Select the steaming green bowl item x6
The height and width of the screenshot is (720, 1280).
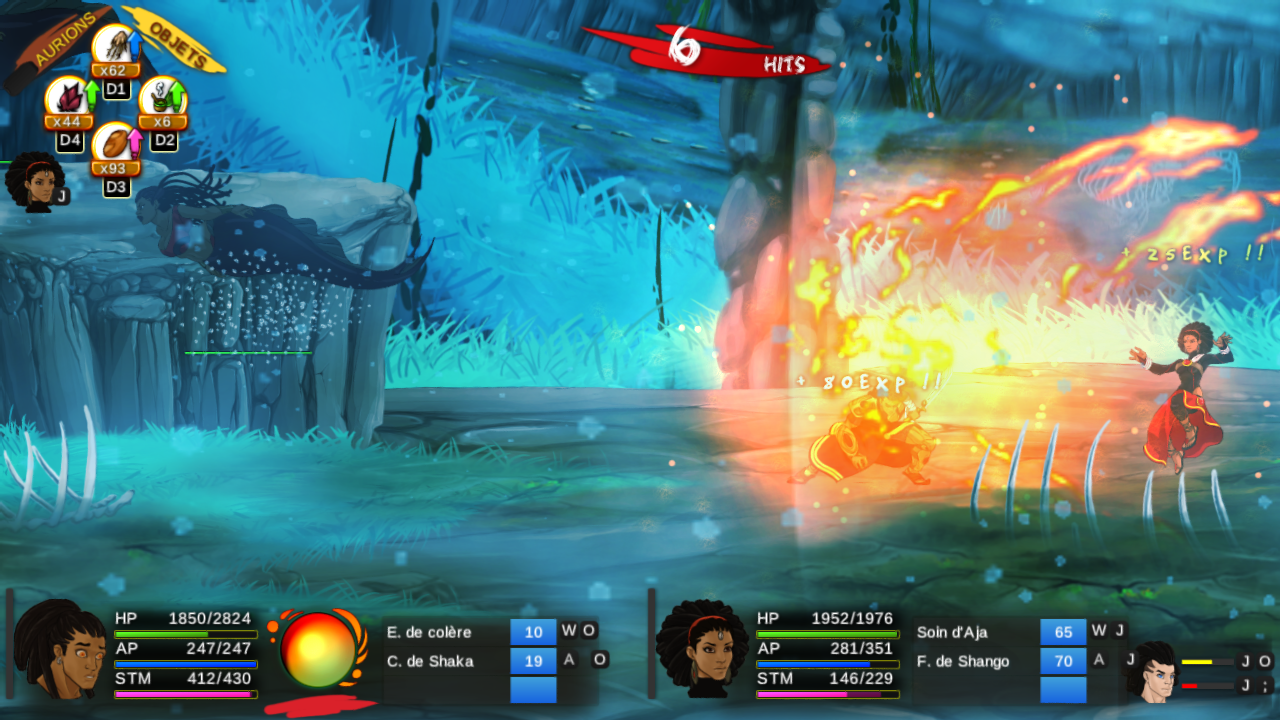(161, 99)
